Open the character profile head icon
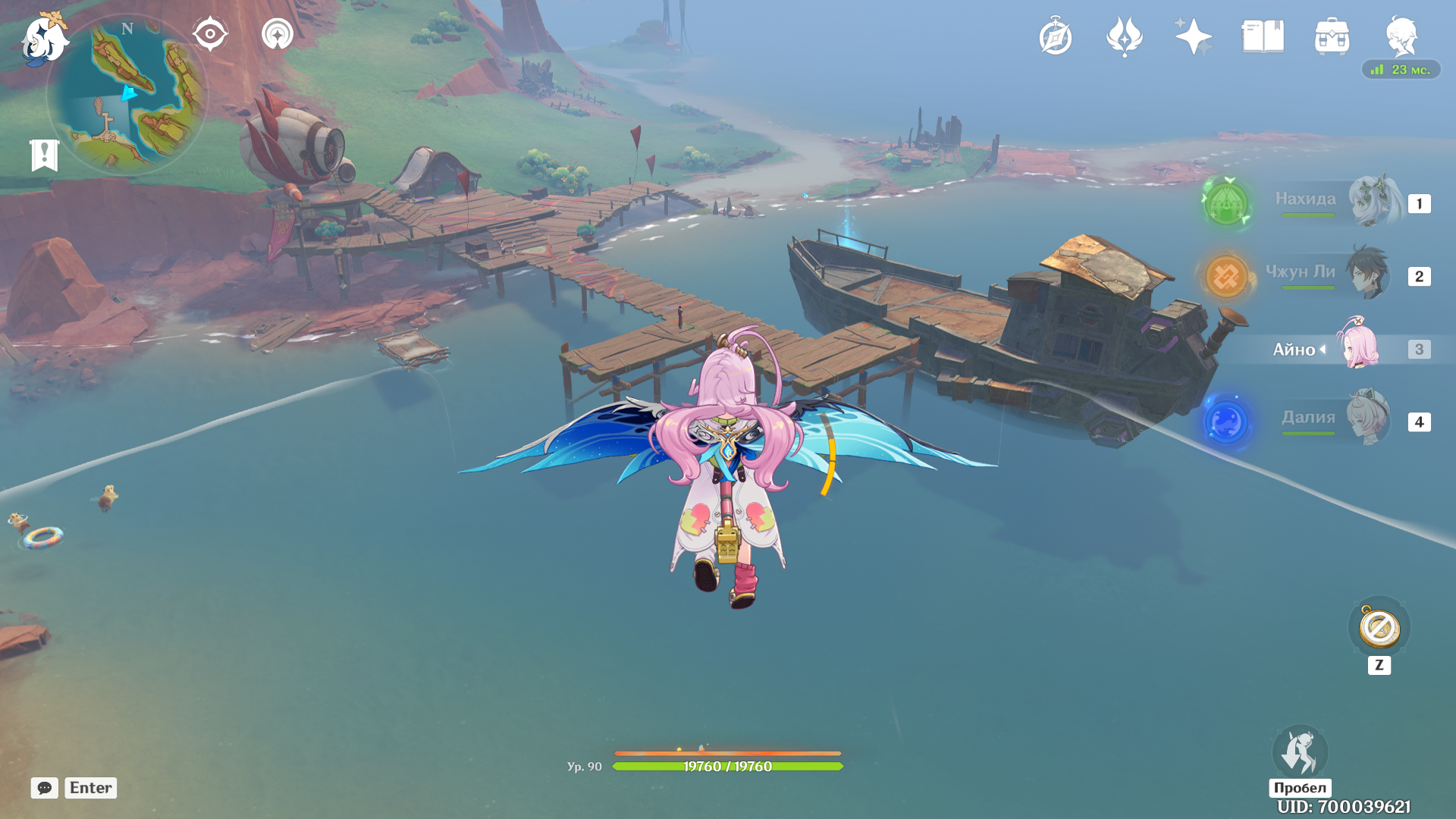Screen dimensions: 1456x819 click(1401, 37)
